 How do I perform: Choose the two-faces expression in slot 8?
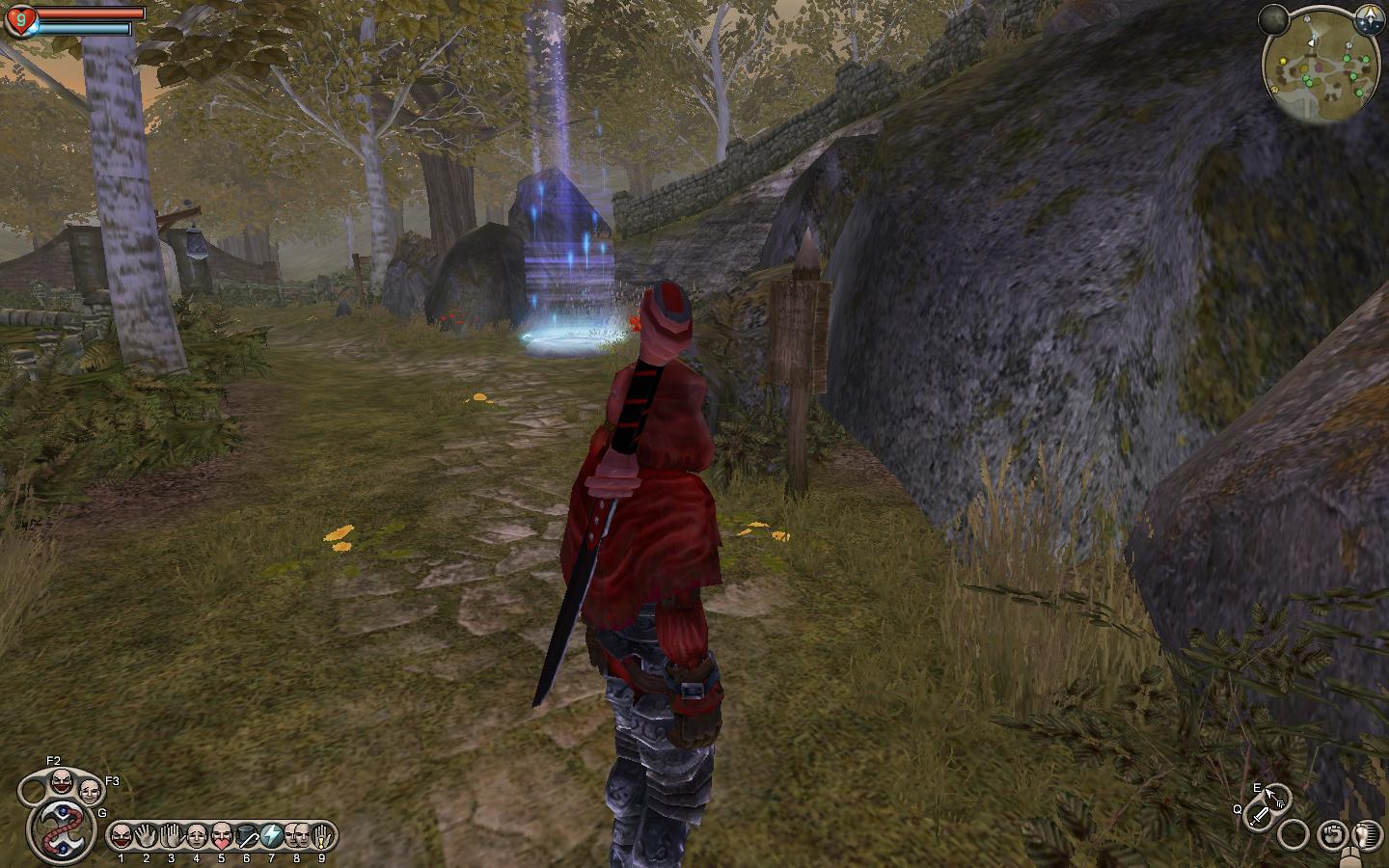[x=296, y=835]
